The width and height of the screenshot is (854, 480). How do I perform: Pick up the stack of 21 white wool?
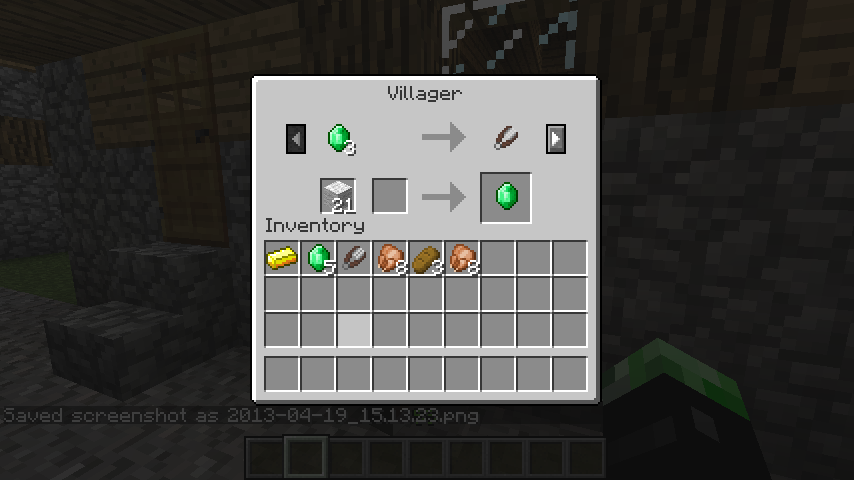click(x=338, y=196)
